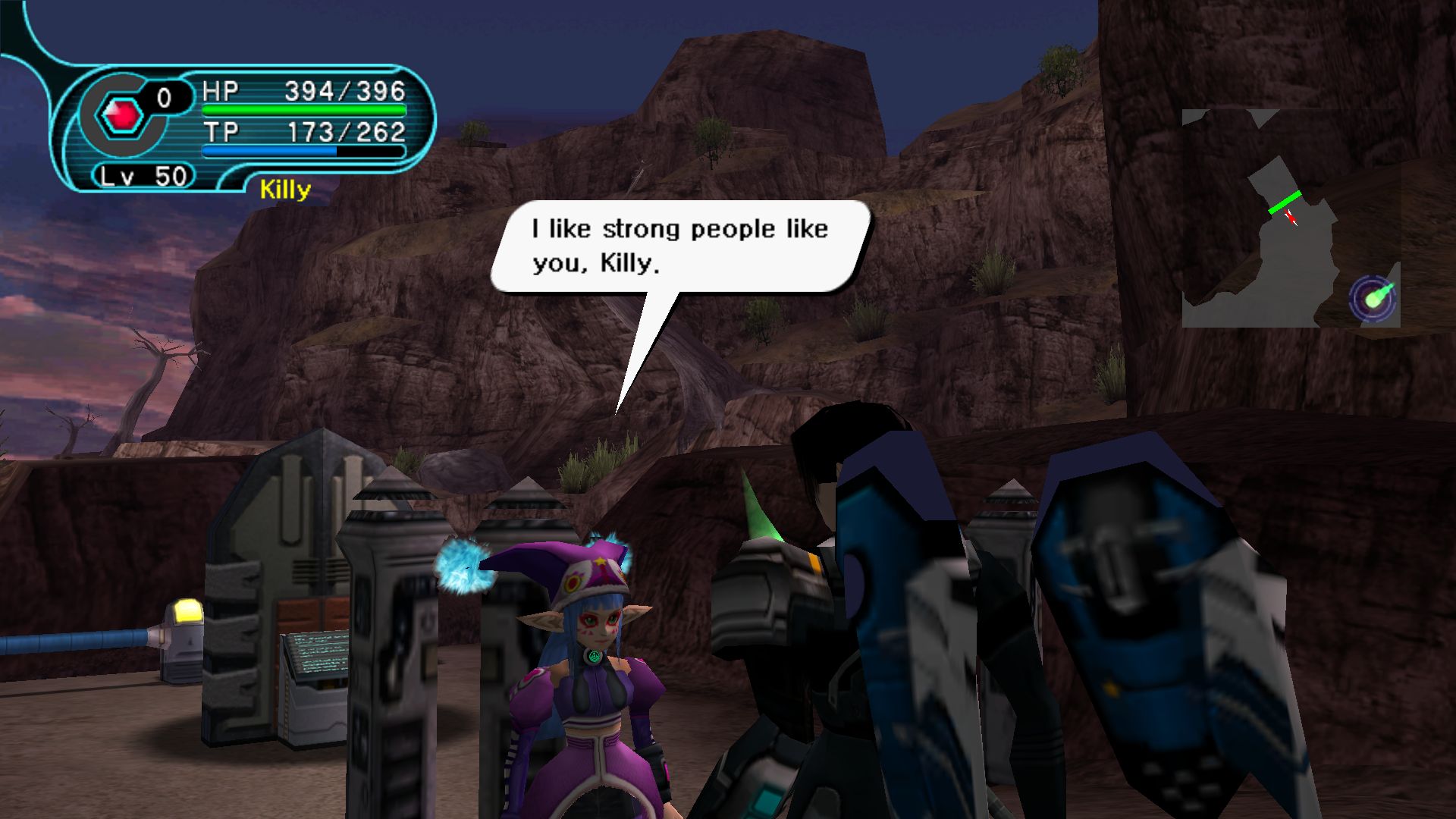Select the Killy player name tag

[285, 190]
